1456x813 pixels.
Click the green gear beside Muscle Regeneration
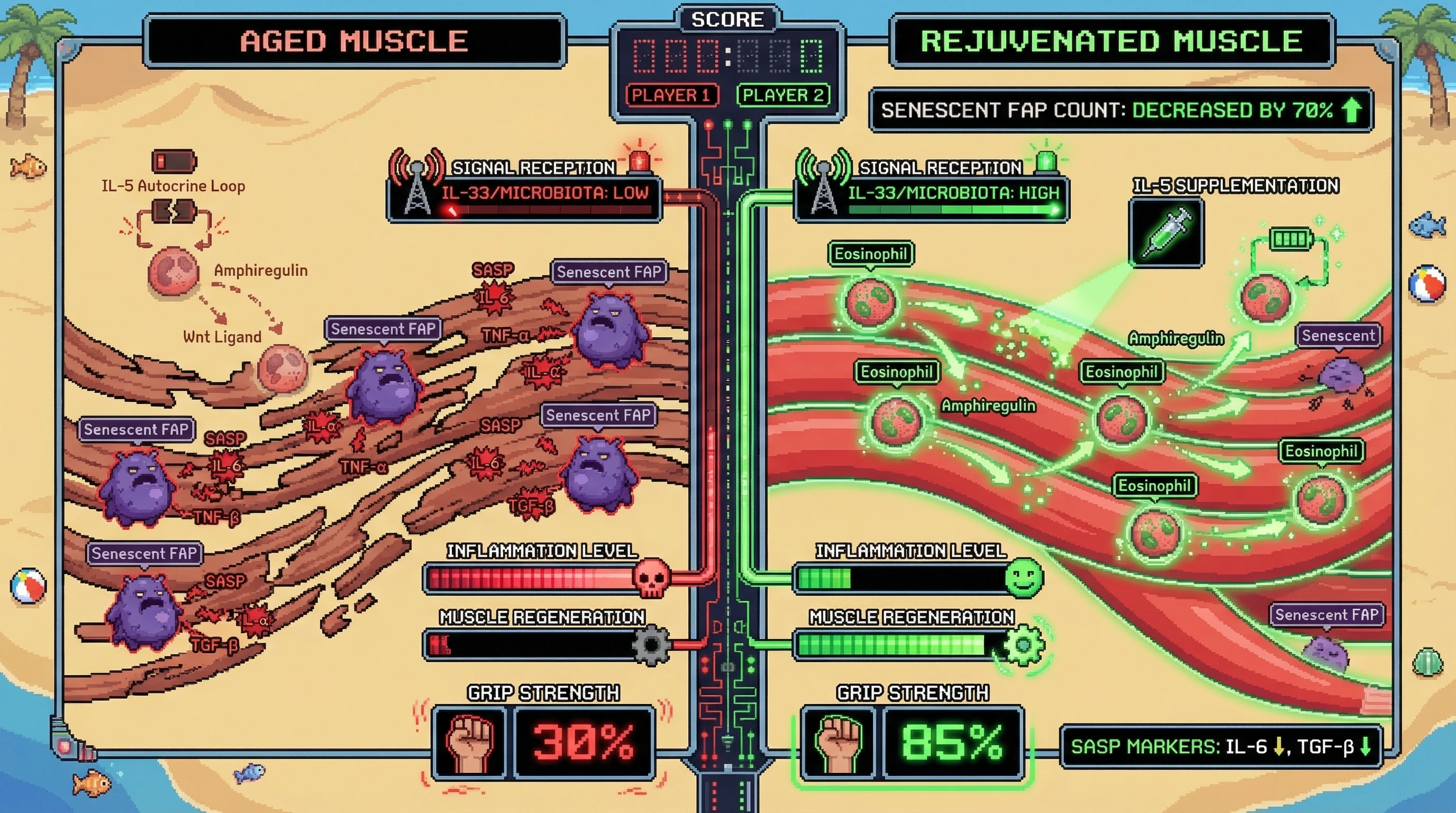(x=1024, y=645)
